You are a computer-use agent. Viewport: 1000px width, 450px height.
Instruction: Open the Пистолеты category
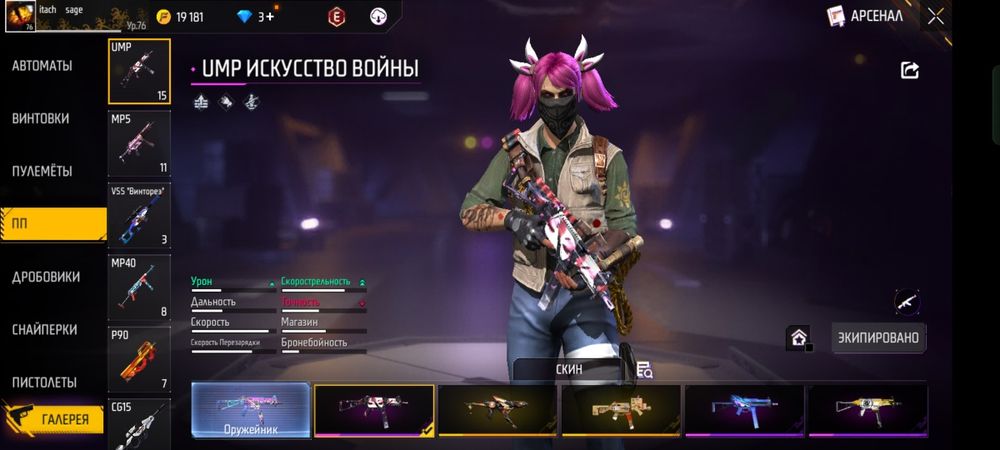pyautogui.click(x=45, y=382)
